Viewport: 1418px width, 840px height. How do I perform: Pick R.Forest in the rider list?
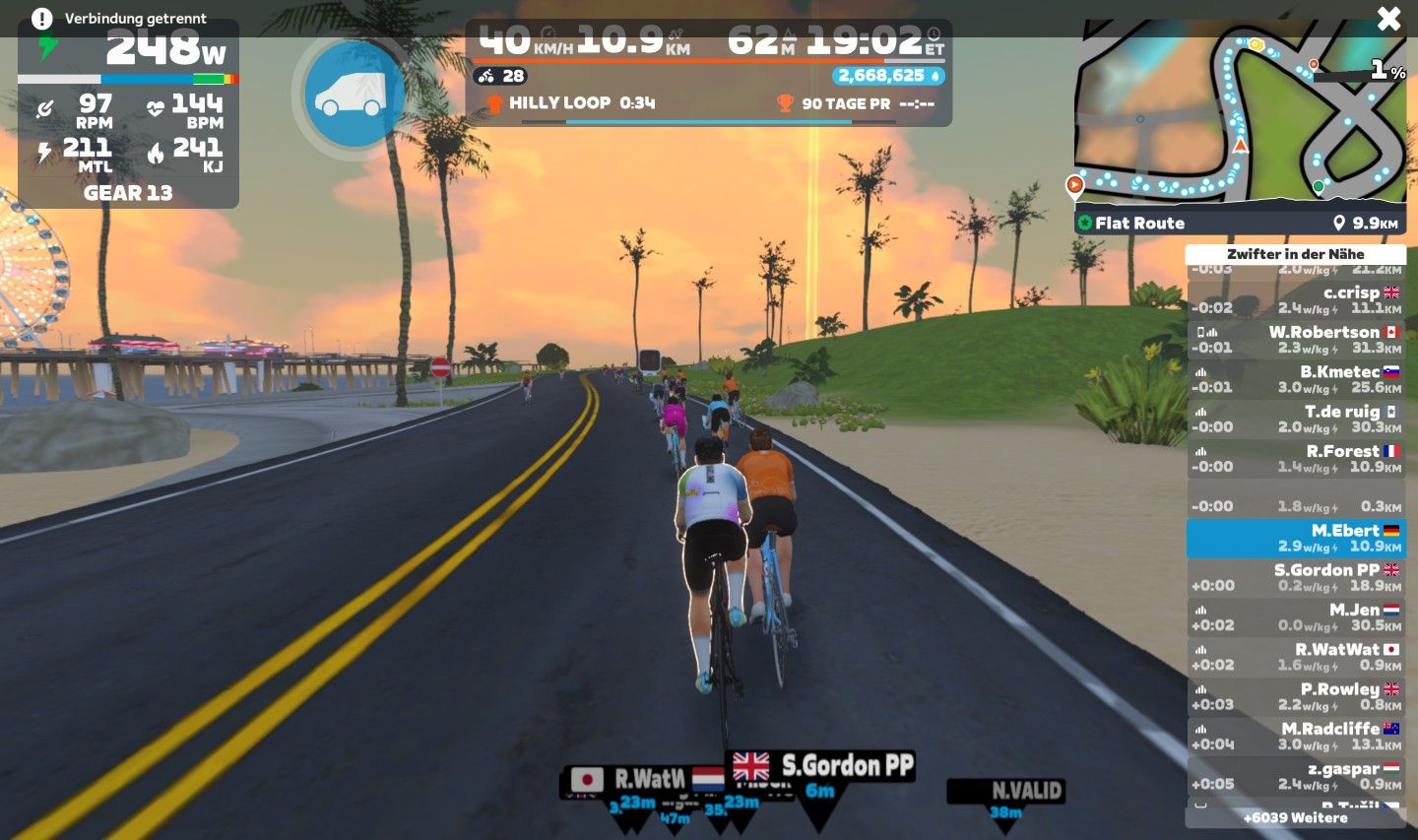tap(1296, 458)
